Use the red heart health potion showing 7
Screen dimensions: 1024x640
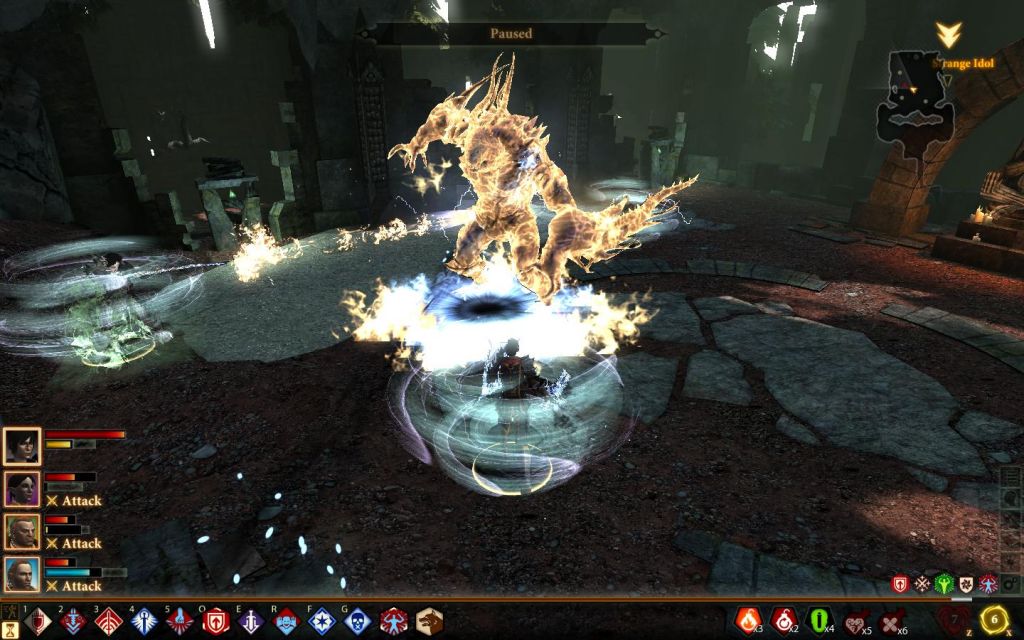[955, 619]
